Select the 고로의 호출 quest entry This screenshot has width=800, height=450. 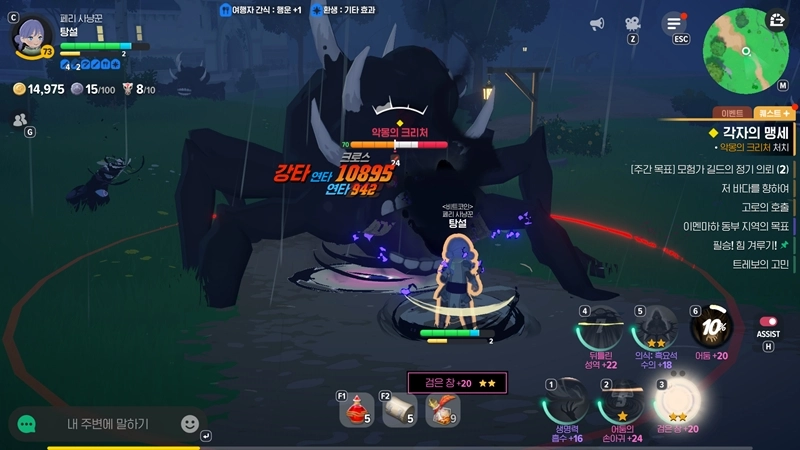point(763,207)
